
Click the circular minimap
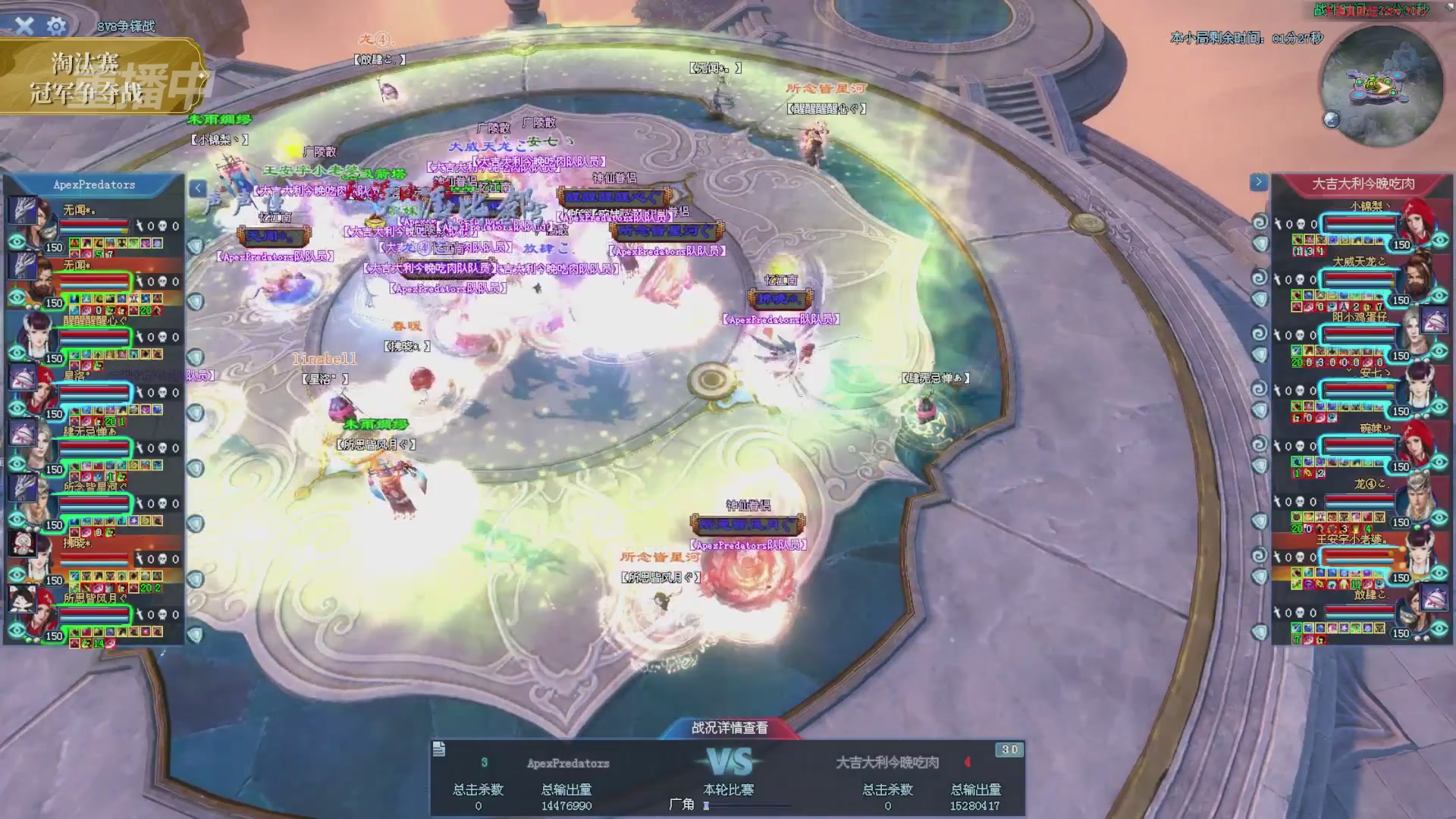pos(1381,86)
